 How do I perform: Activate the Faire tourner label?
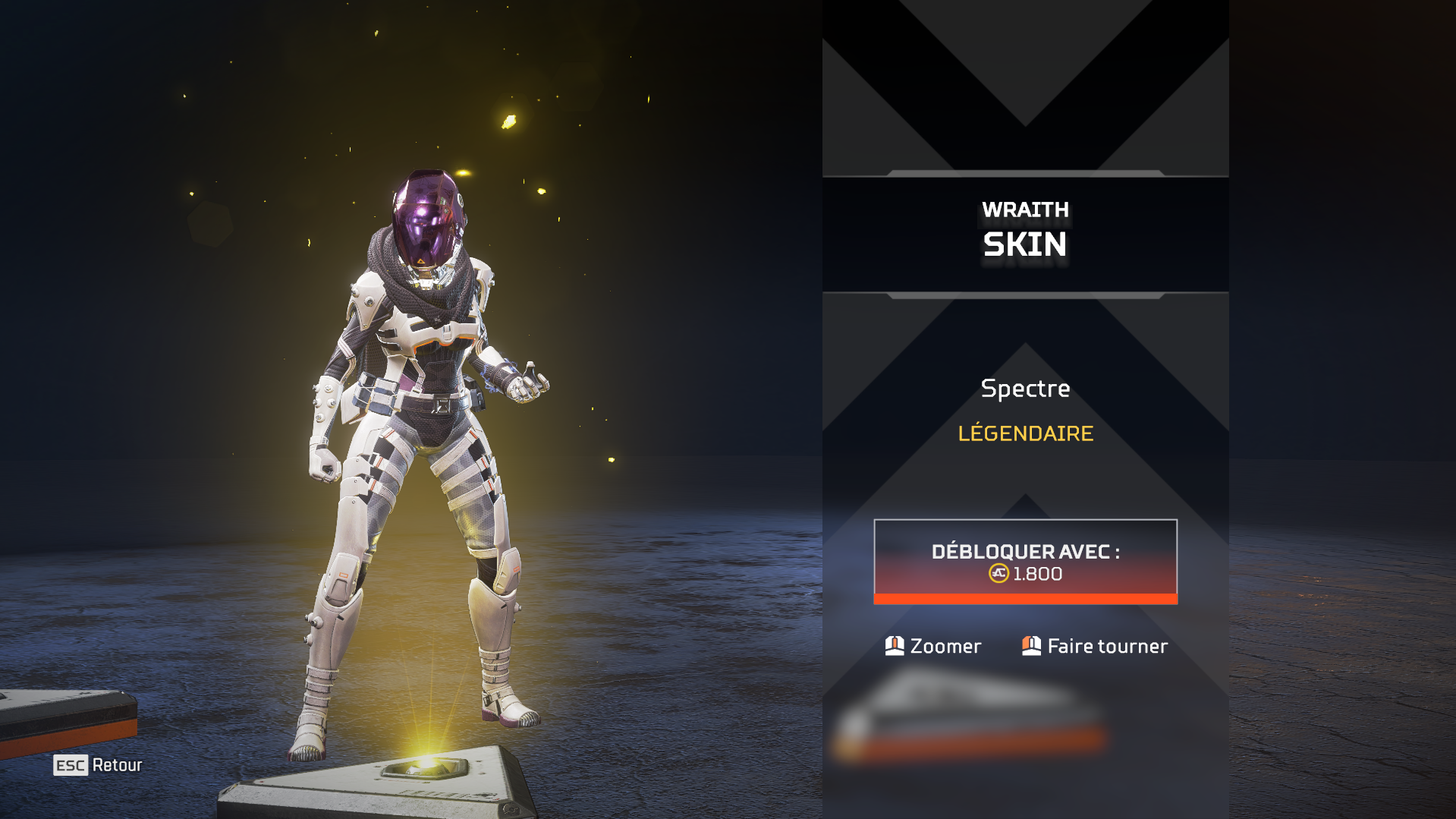(x=1107, y=646)
